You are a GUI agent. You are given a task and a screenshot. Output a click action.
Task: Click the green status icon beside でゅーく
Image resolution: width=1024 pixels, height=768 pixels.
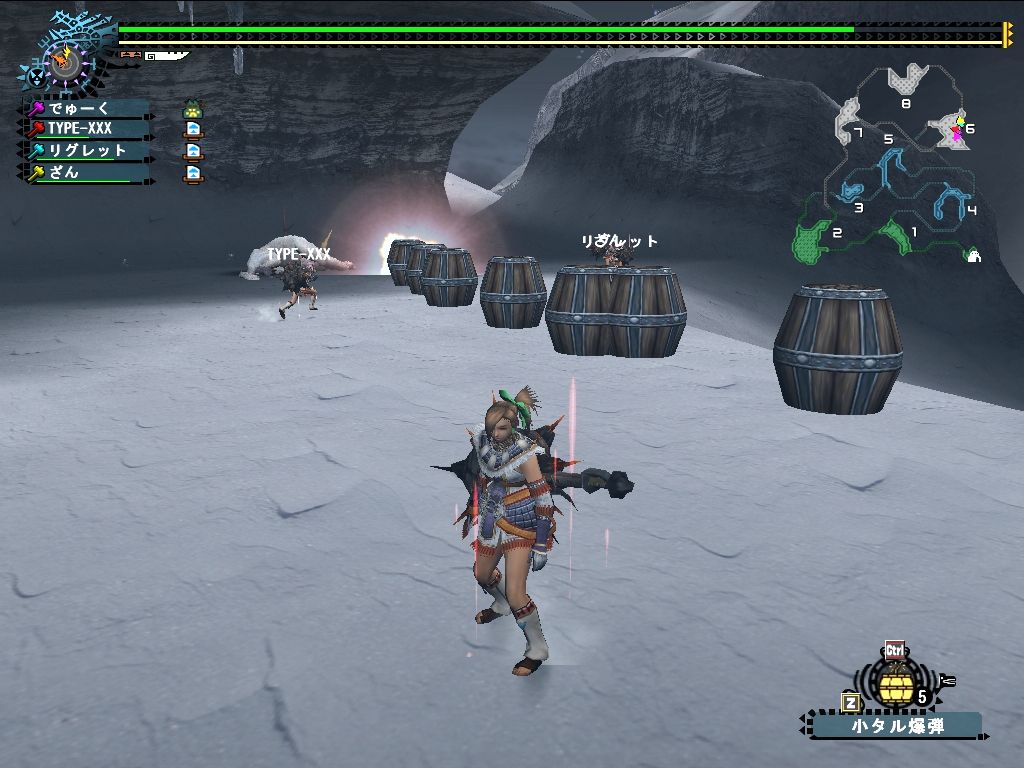[193, 109]
